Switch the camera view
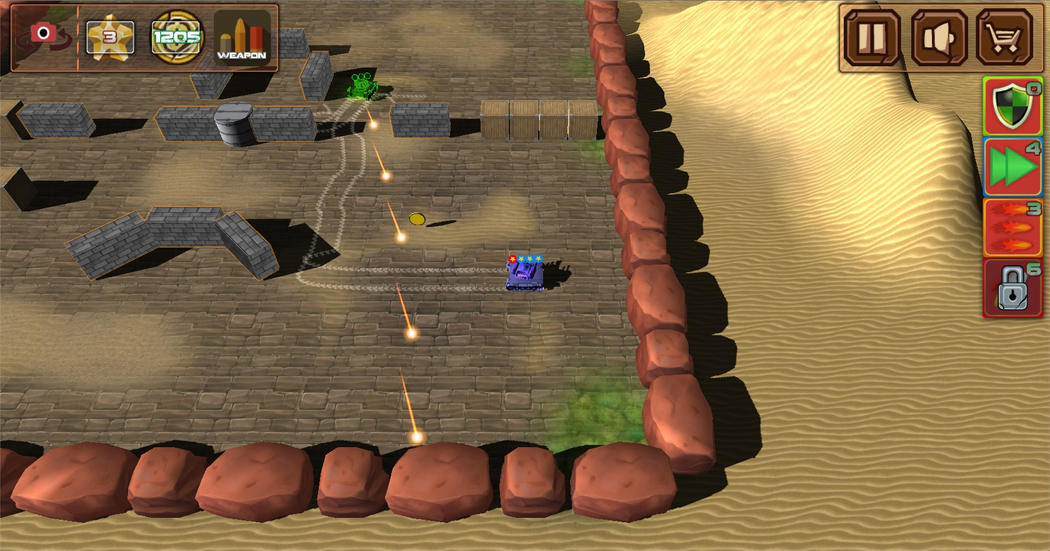Screen dimensions: 1050x551 43,36
